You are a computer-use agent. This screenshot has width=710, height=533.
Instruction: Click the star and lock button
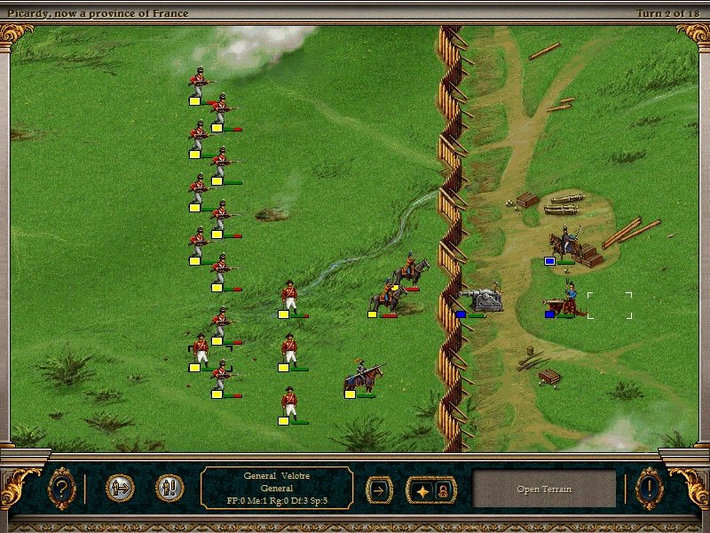(x=431, y=489)
